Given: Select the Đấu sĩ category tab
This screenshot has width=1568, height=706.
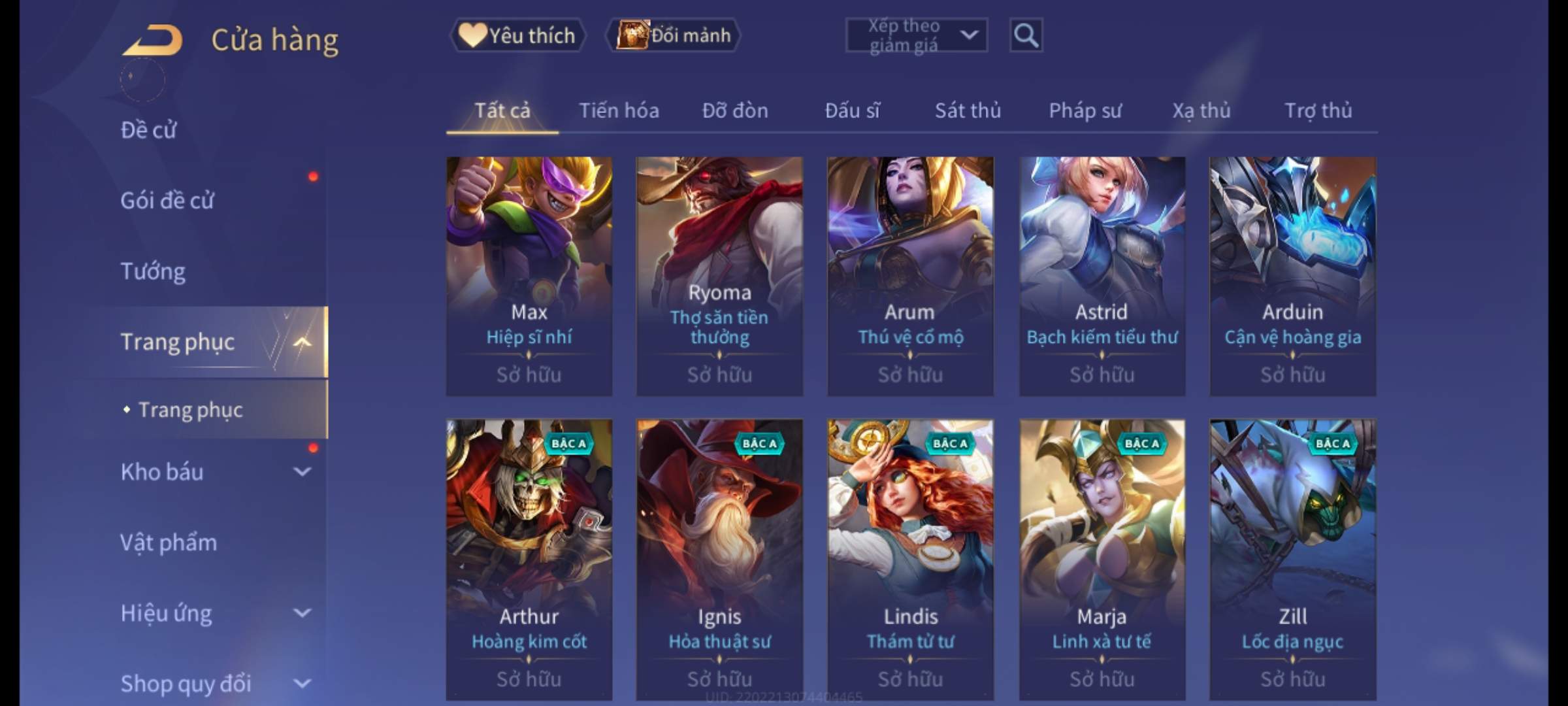Looking at the screenshot, I should 852,110.
